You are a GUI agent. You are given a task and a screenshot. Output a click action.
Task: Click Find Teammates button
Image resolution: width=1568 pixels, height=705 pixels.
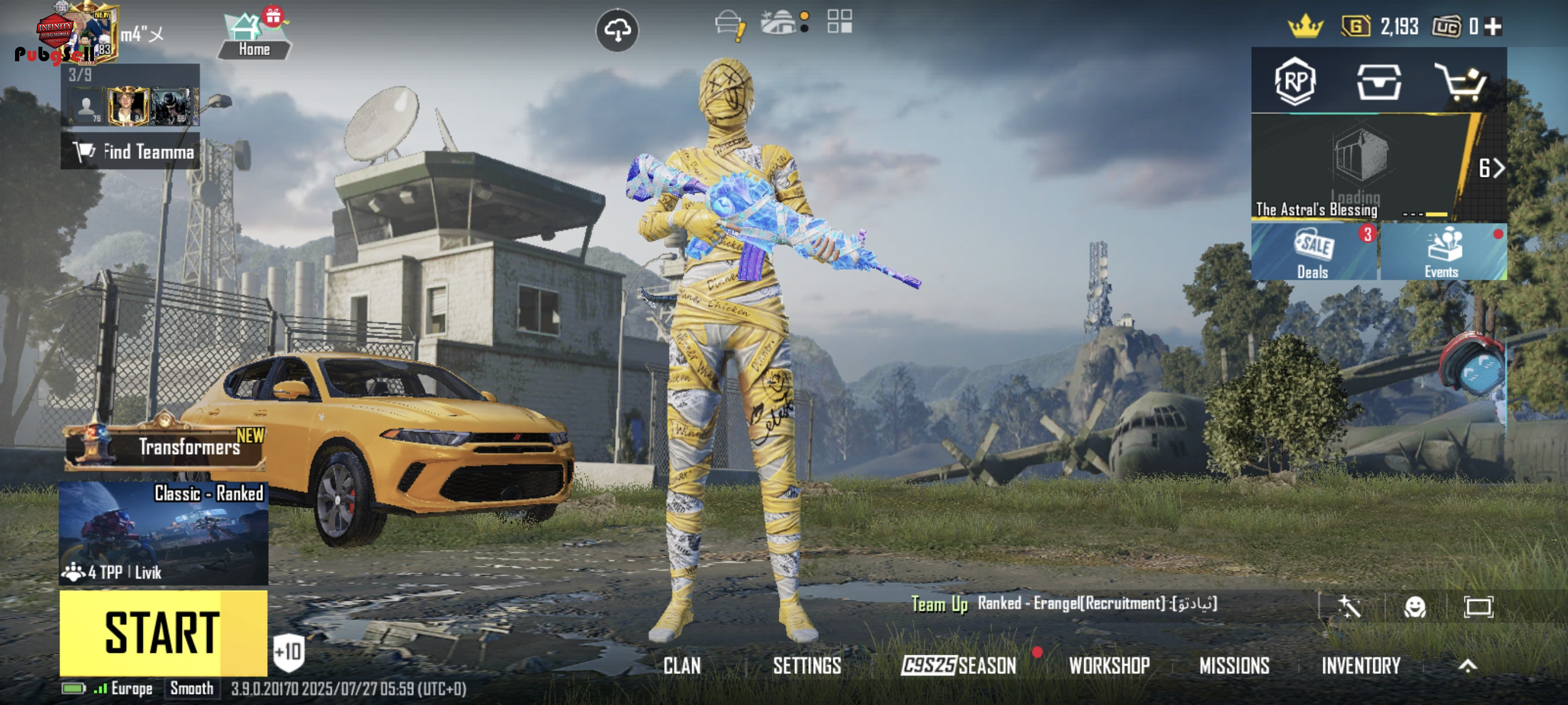click(x=130, y=151)
